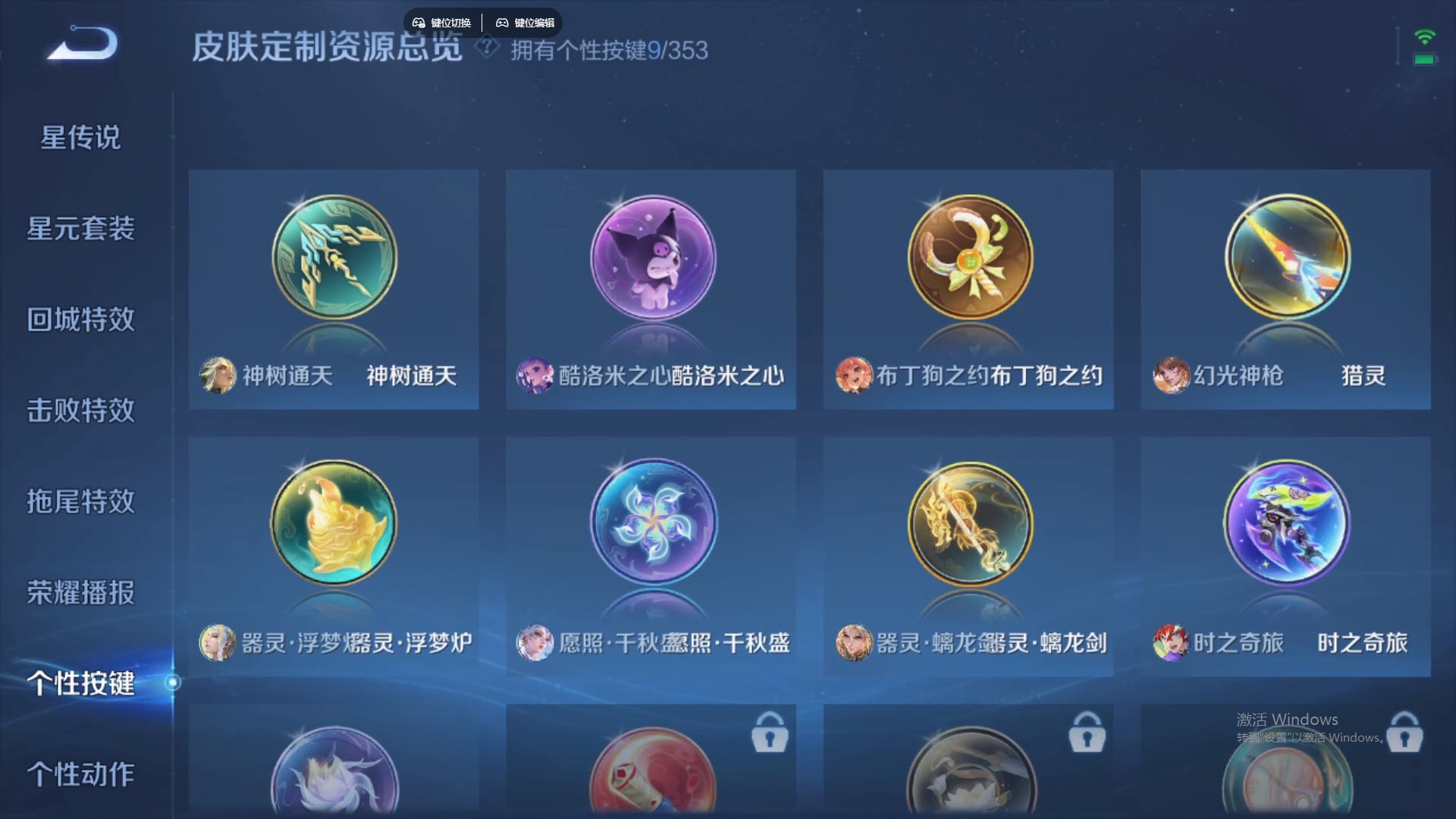Viewport: 1456px width, 819px height.
Task: Open the help tooltip next to the title
Action: (x=486, y=48)
